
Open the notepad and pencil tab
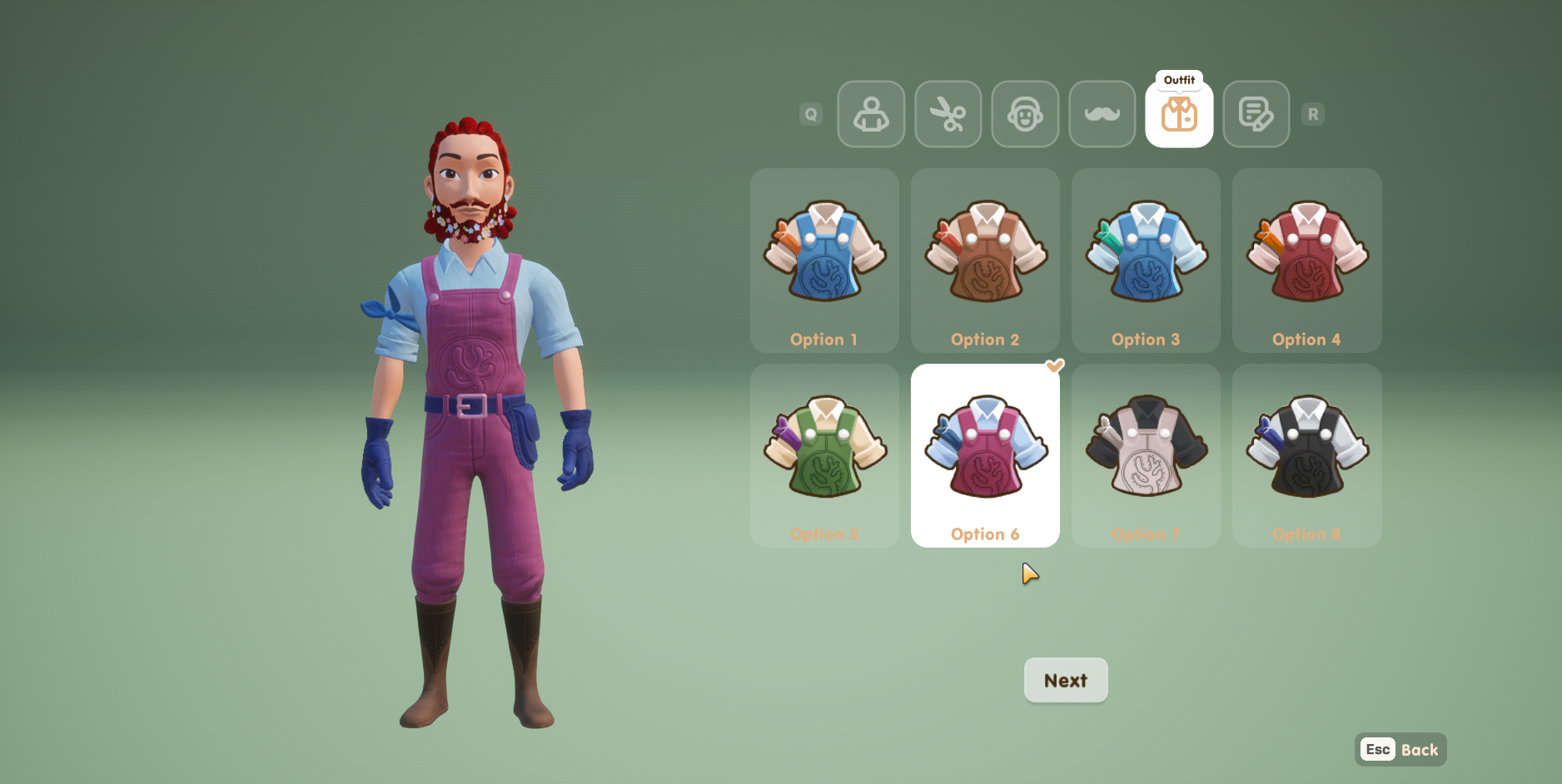[1256, 114]
